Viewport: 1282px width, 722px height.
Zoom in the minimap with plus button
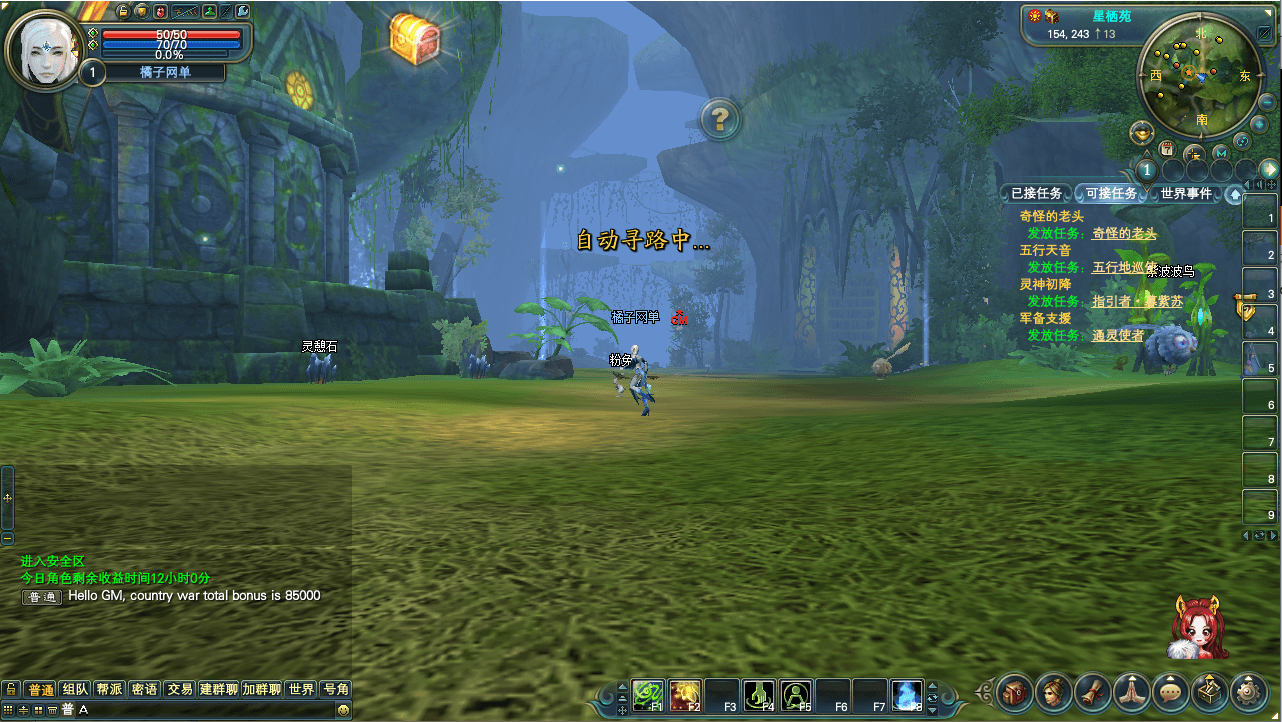(x=1259, y=123)
